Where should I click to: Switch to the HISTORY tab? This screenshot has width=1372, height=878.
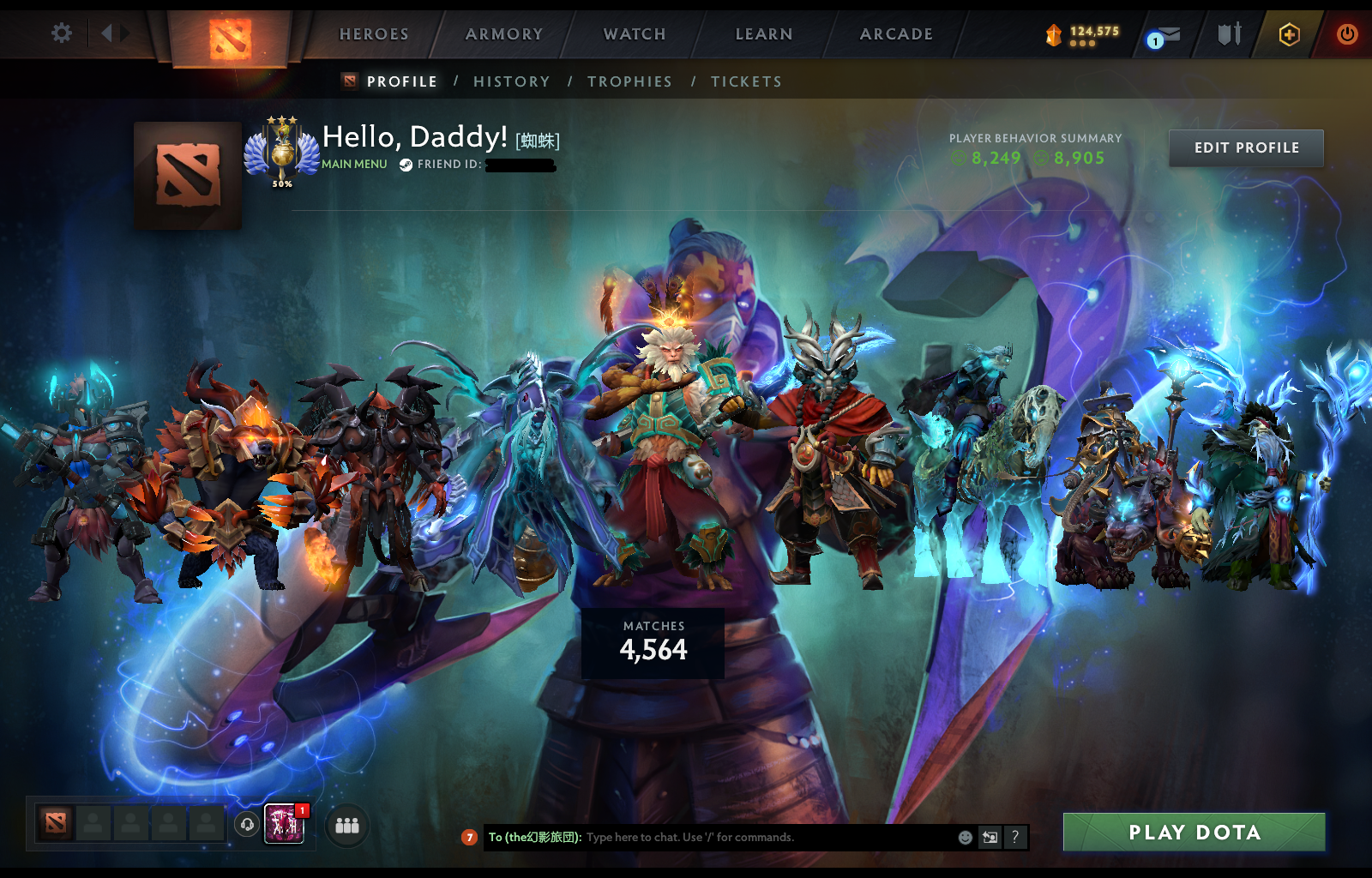(512, 81)
